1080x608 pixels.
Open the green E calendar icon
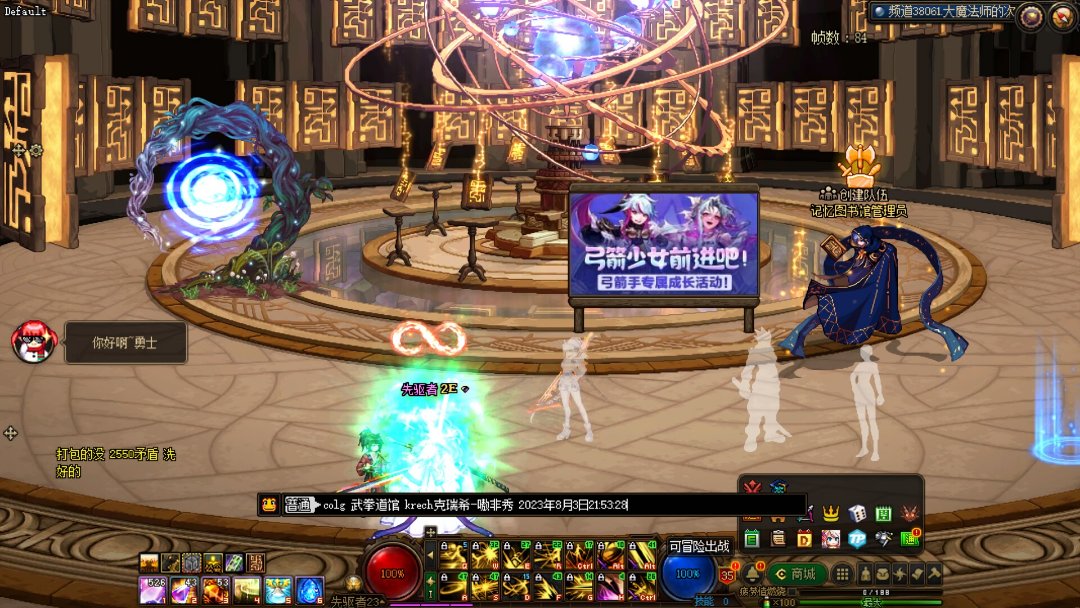[x=752, y=539]
